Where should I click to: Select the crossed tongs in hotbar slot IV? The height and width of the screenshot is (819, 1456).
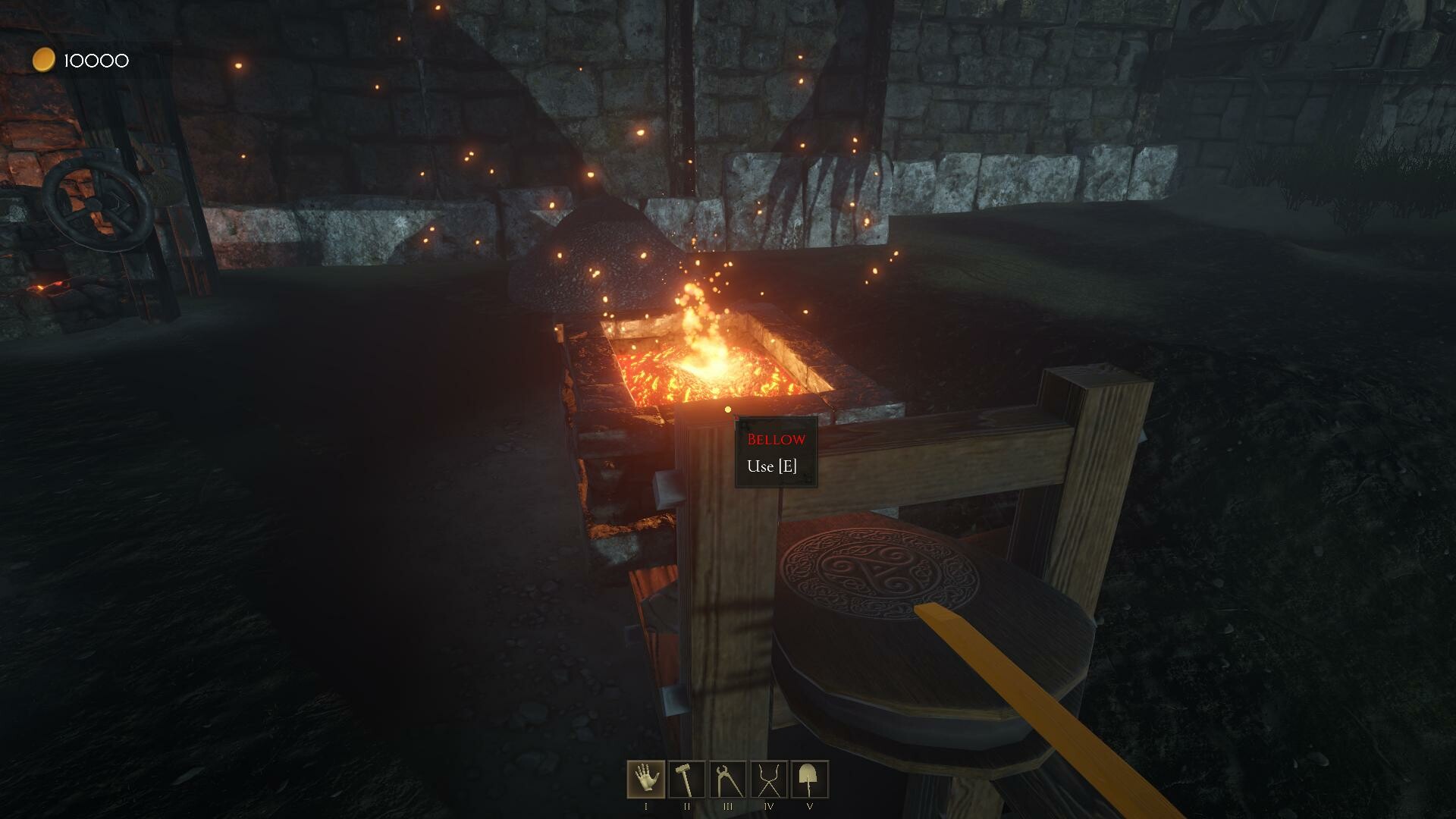click(767, 777)
